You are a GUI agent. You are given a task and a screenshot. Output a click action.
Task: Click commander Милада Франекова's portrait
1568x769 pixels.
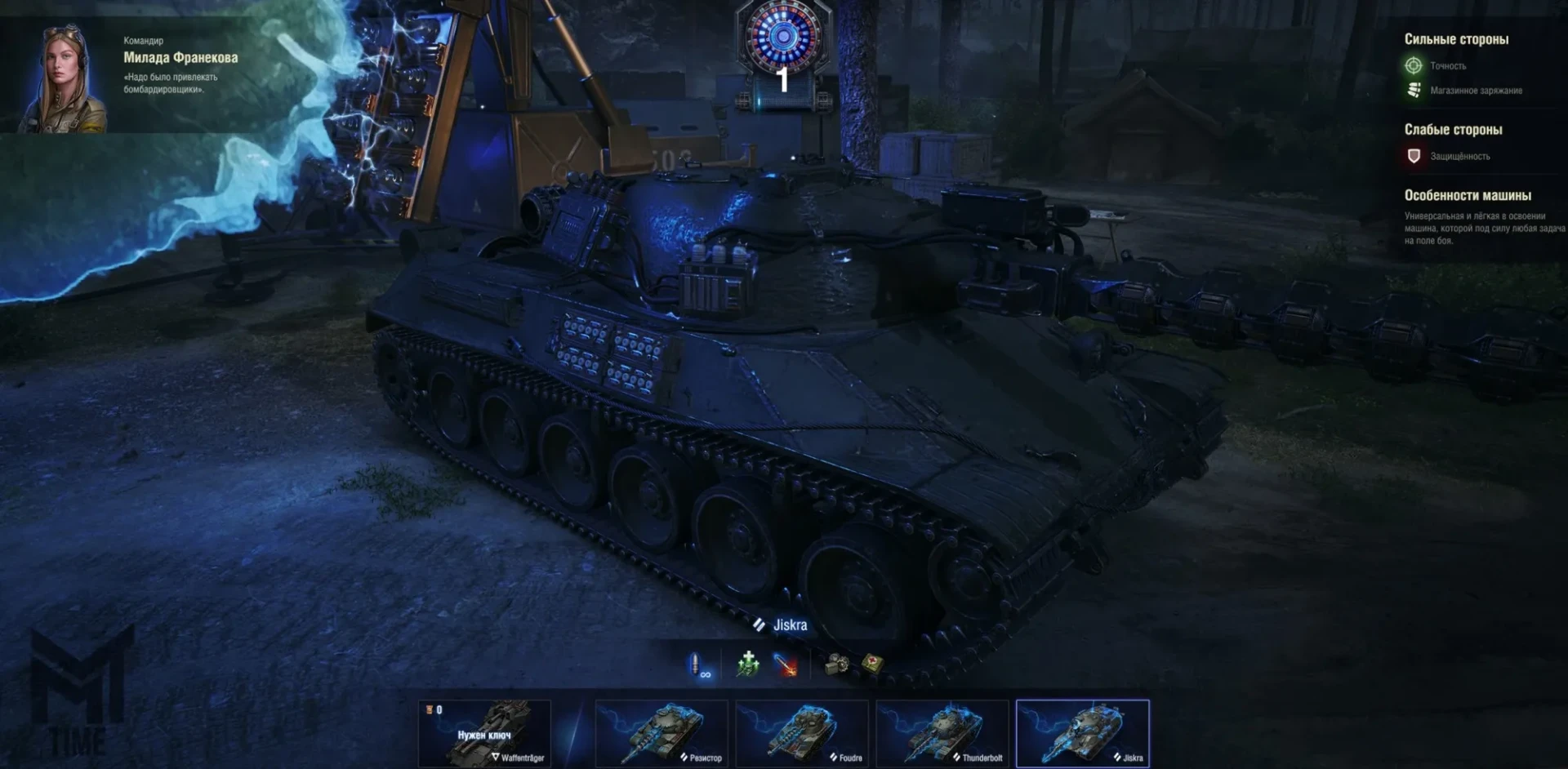pos(63,79)
